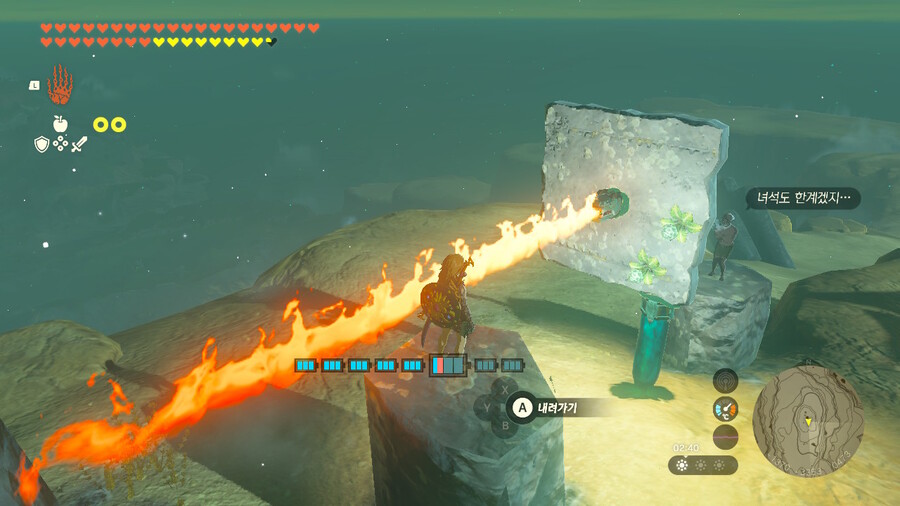Choose the 내려가기 action label
Screen dimensions: 900x506
555,407
